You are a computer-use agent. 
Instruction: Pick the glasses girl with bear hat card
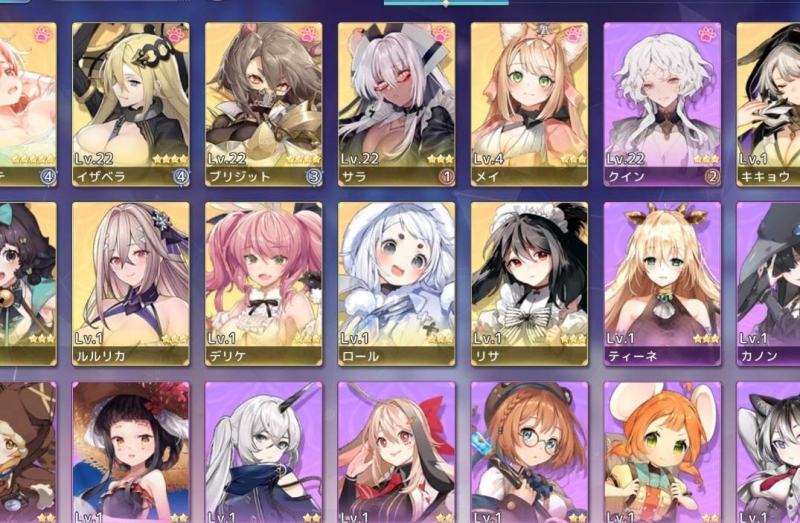(530, 455)
